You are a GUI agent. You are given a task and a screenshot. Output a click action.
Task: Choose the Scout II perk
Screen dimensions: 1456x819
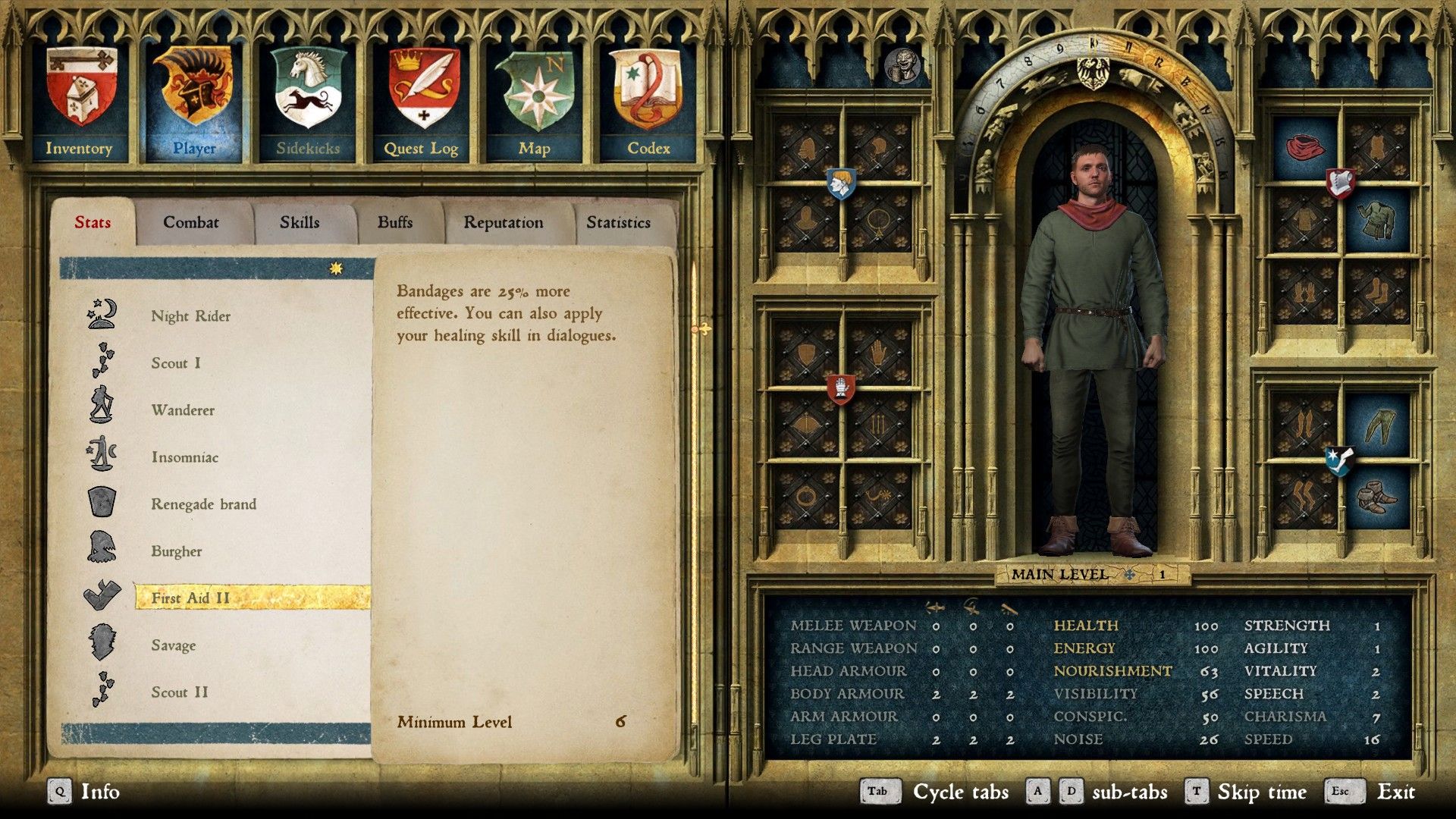pos(180,692)
